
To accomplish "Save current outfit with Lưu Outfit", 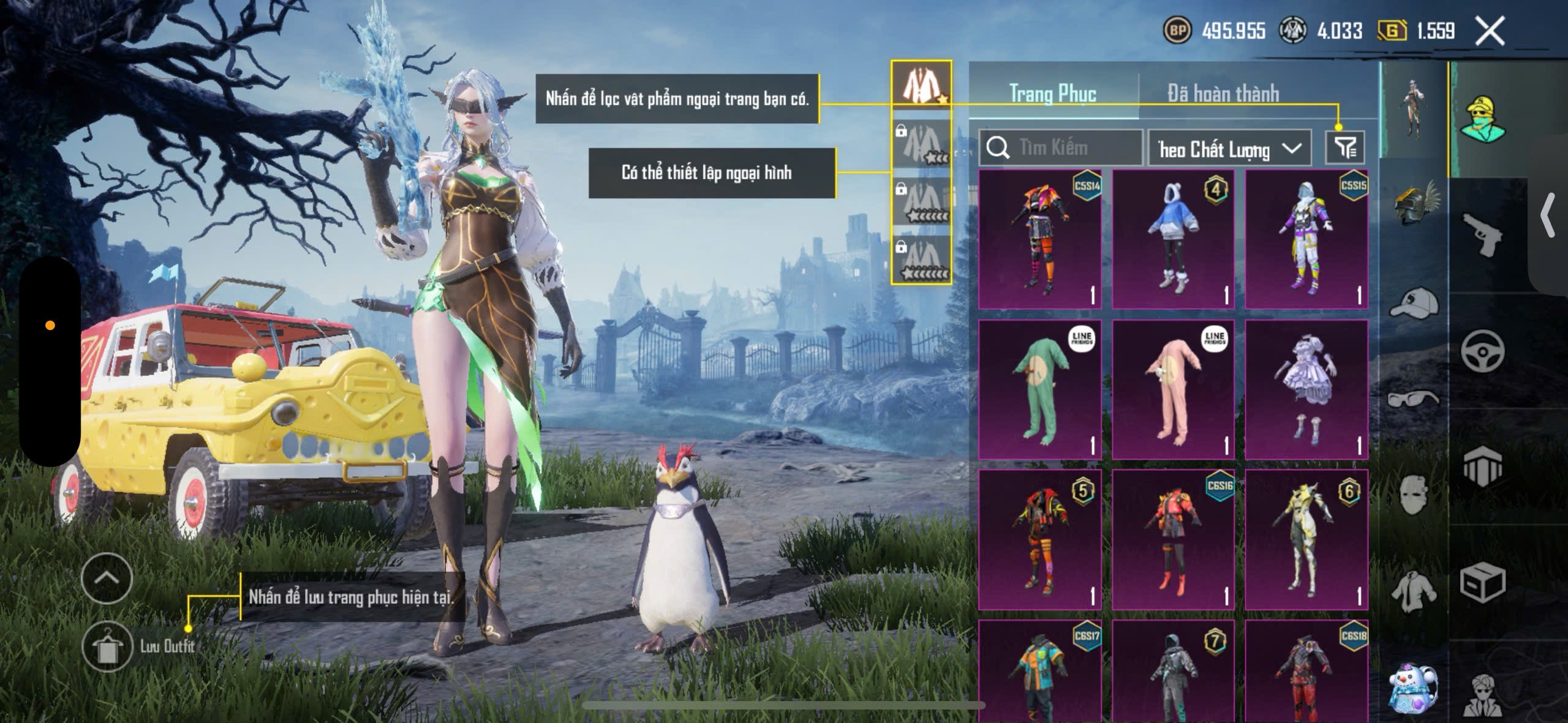I will point(107,645).
